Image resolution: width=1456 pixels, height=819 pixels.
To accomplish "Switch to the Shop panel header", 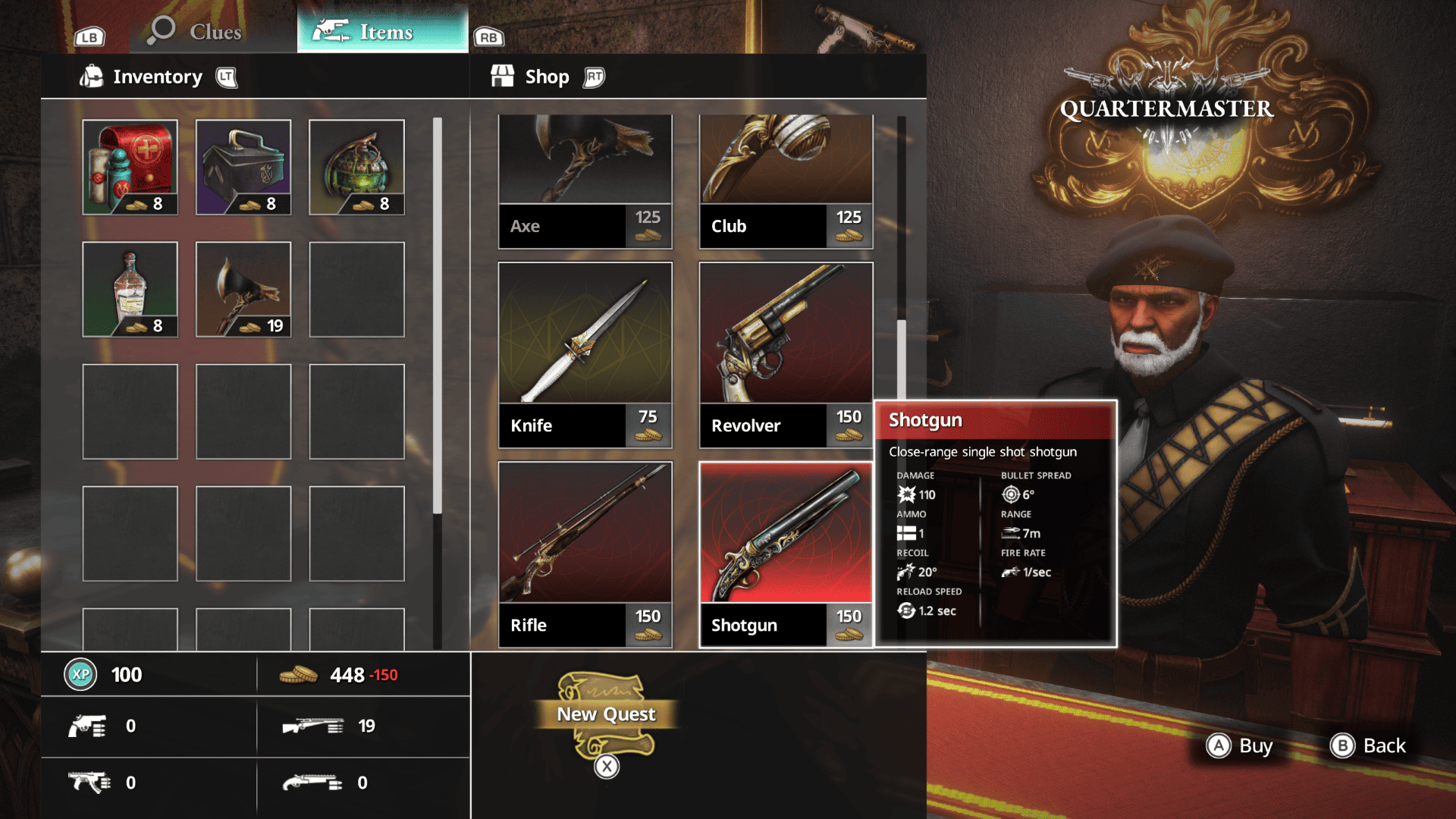I will [x=547, y=77].
